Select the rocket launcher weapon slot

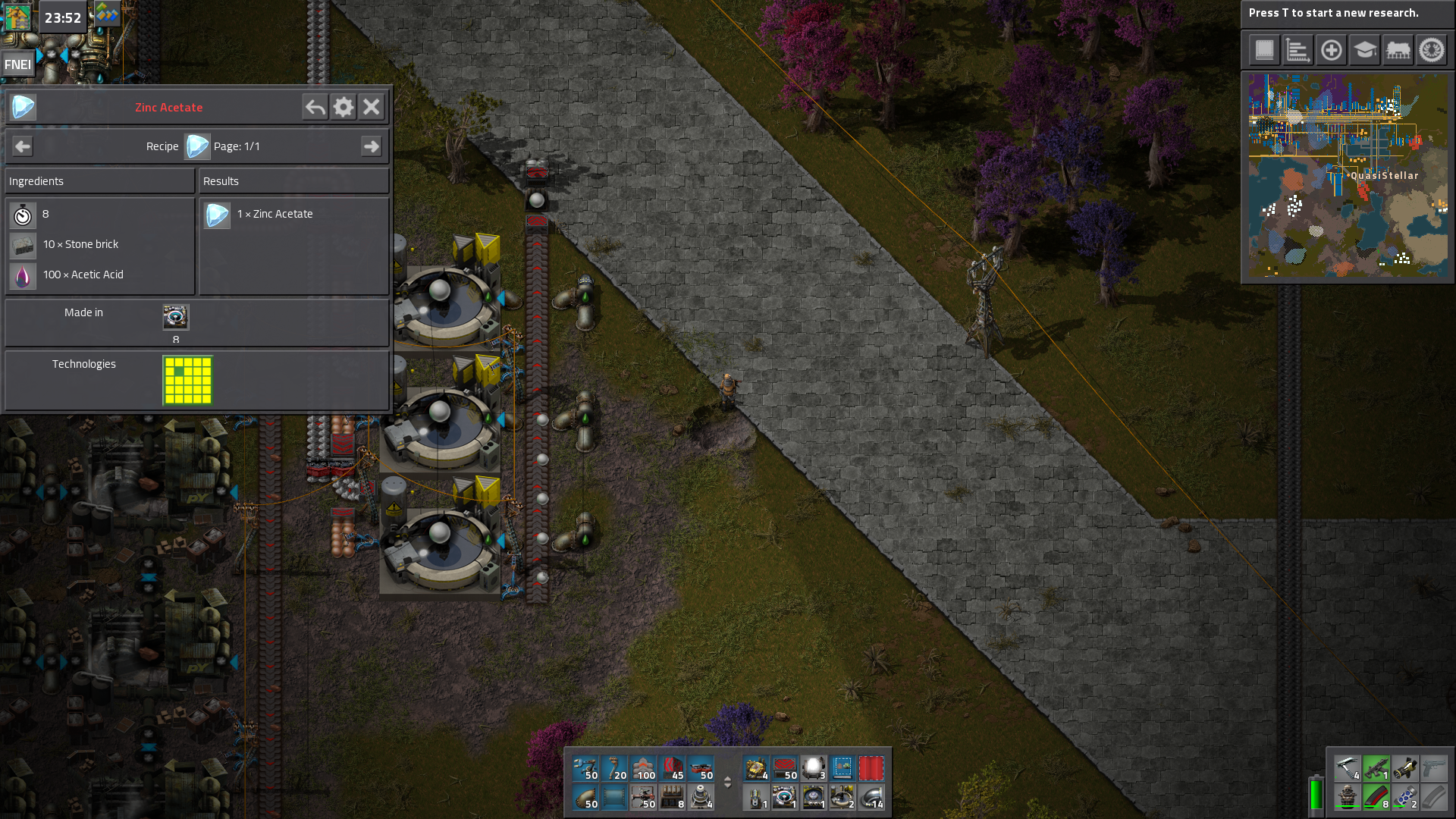[x=1405, y=769]
